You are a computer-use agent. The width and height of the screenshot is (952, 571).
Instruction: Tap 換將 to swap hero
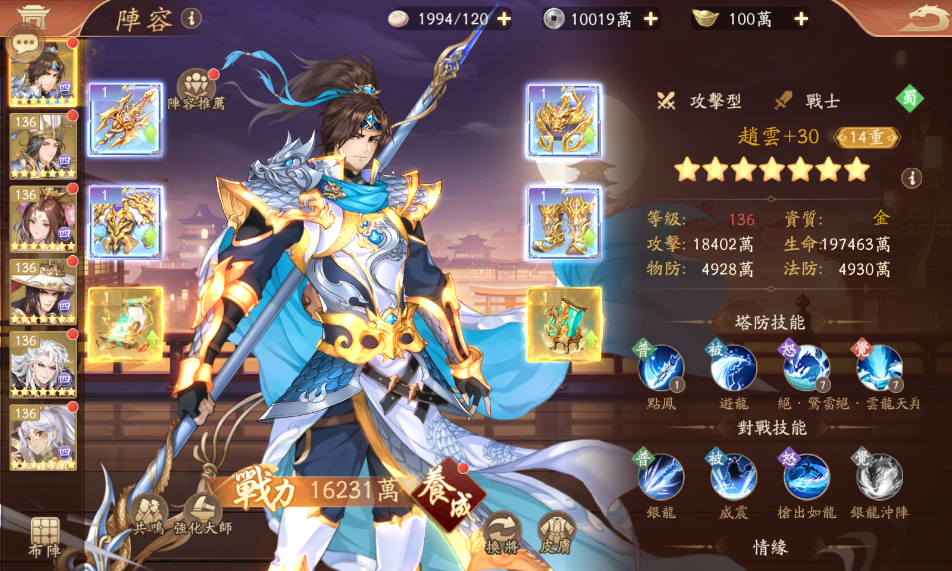pos(502,531)
